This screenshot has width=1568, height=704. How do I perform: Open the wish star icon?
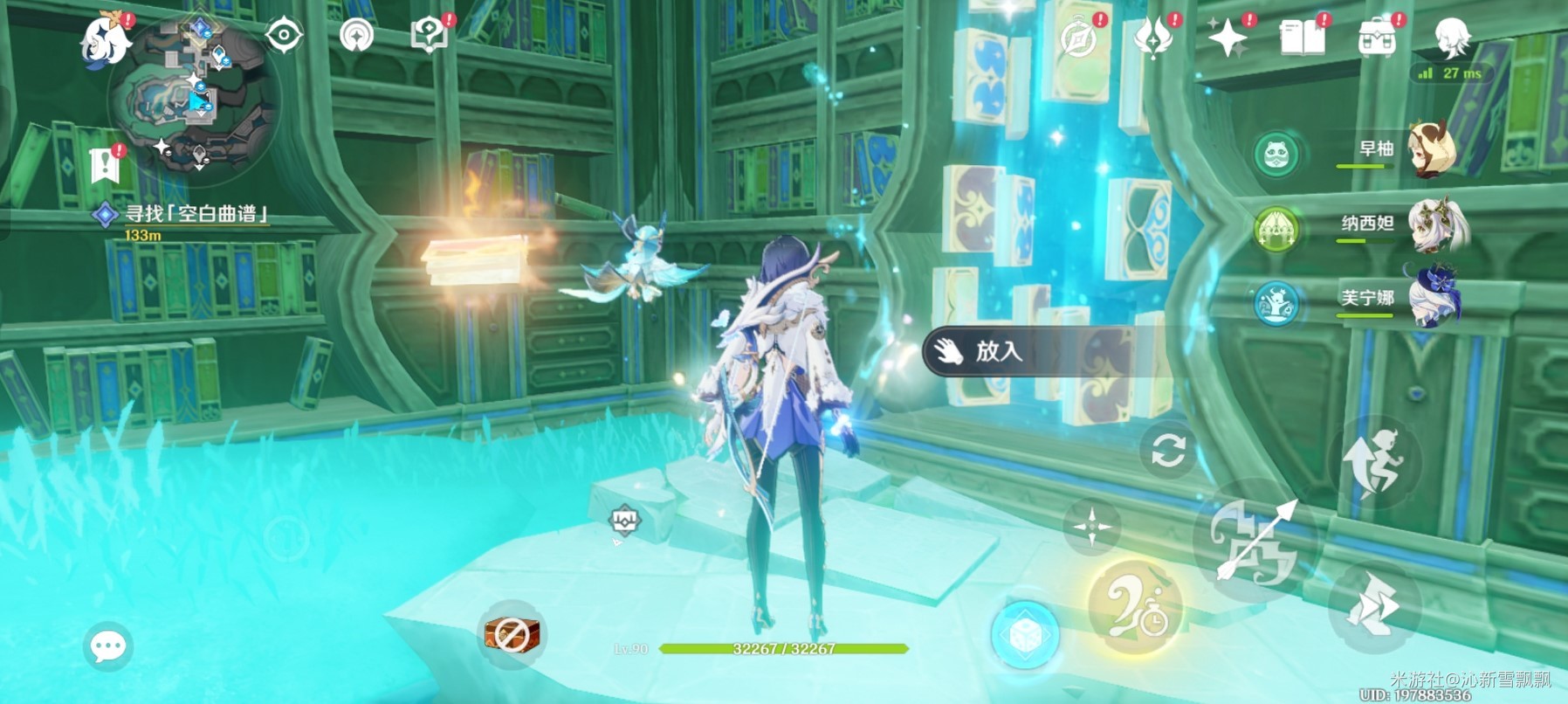(1228, 38)
